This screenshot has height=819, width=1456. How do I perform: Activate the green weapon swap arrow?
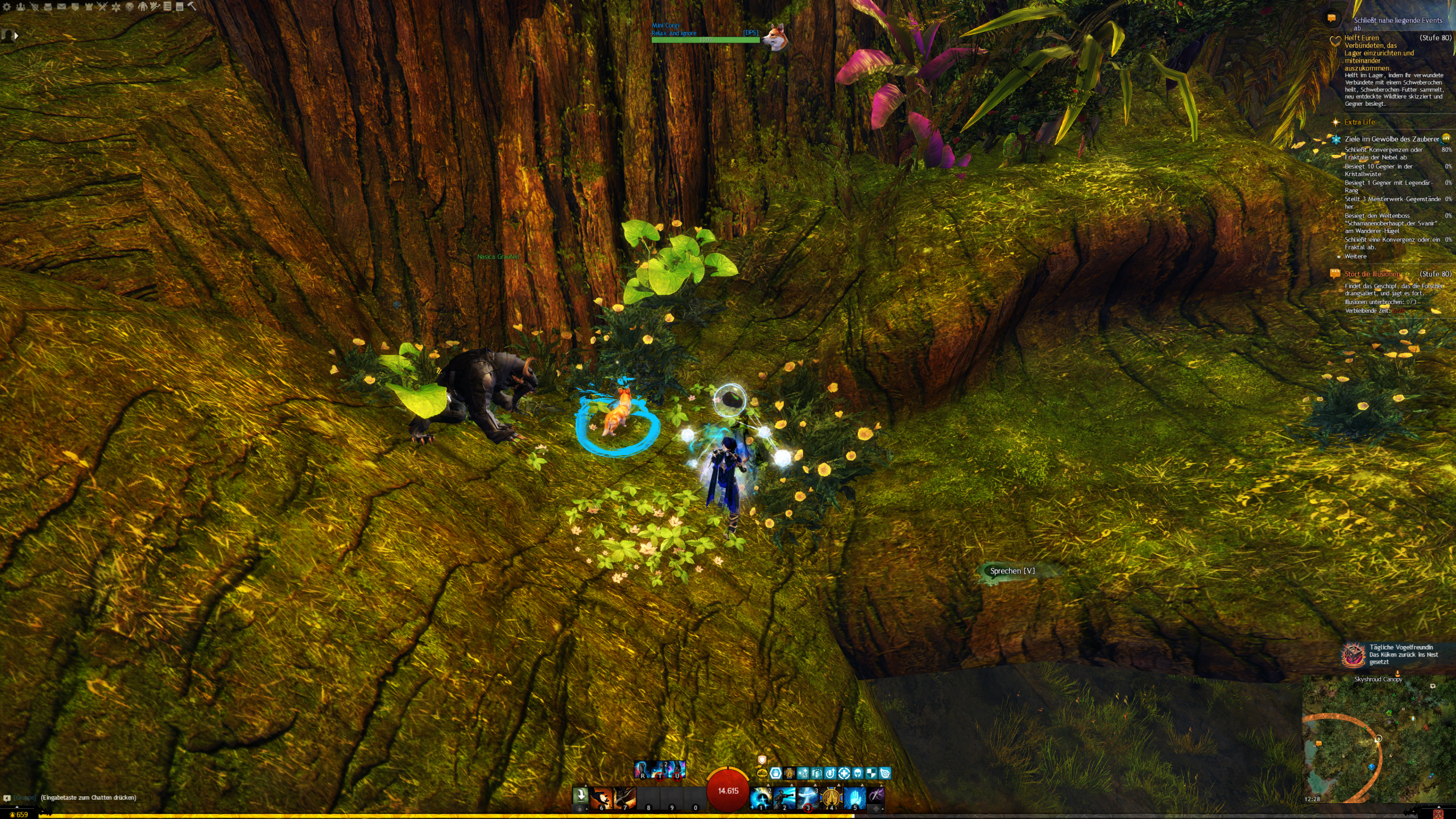point(580,795)
